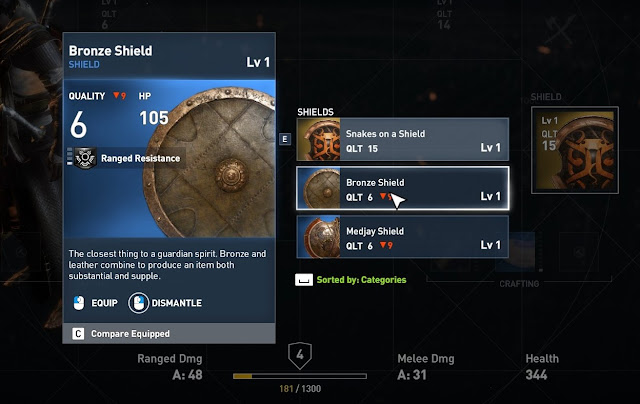Change sorting by Categories

350,279
